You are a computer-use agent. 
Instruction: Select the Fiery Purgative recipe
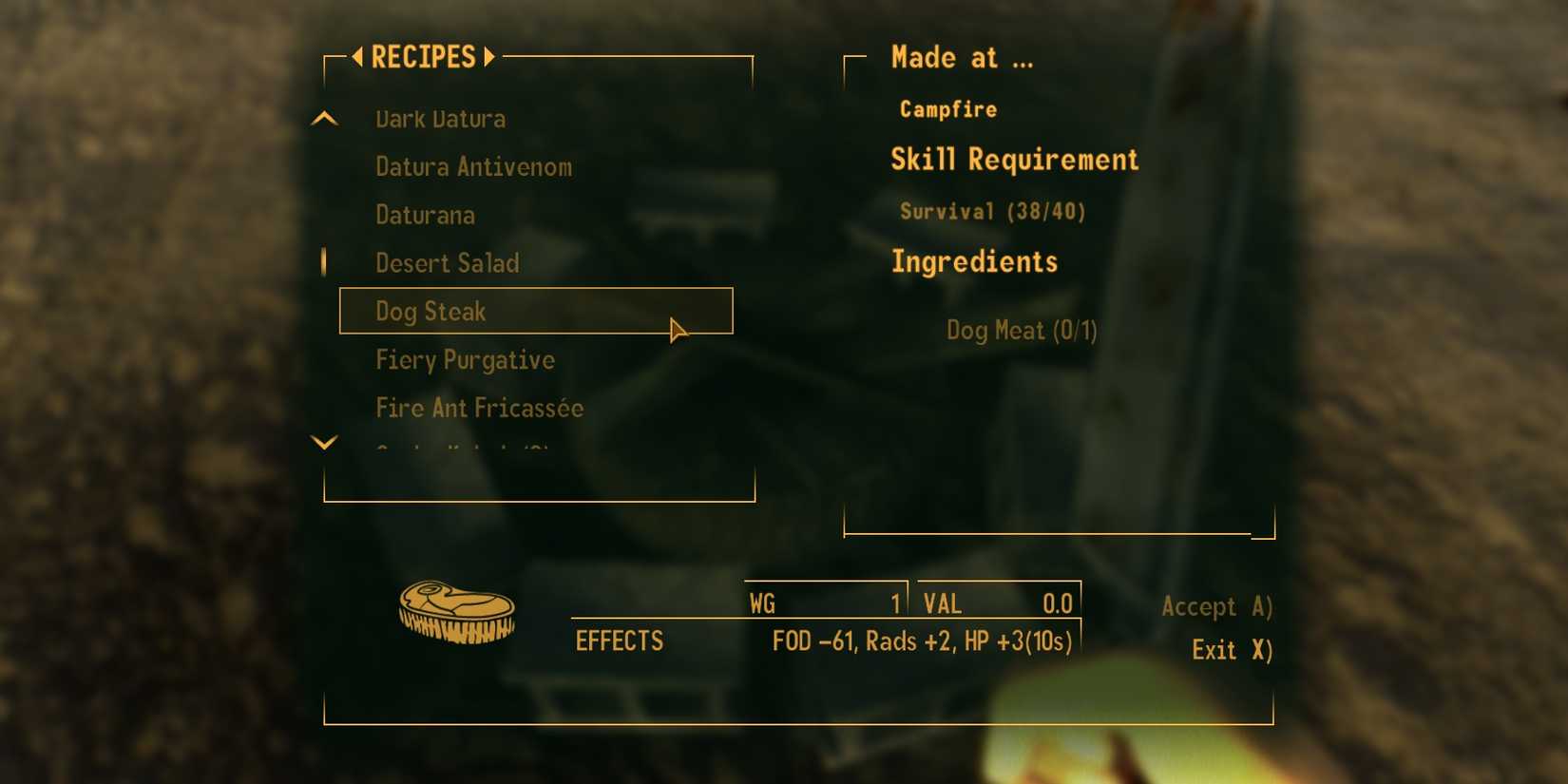click(465, 360)
